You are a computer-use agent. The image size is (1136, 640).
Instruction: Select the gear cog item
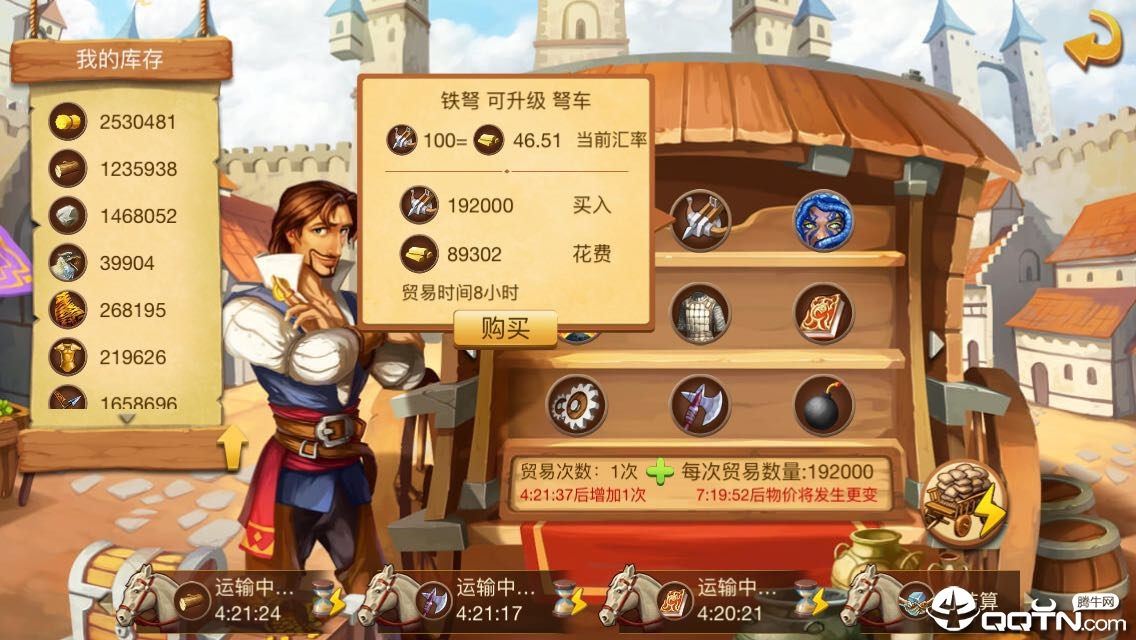(x=576, y=405)
